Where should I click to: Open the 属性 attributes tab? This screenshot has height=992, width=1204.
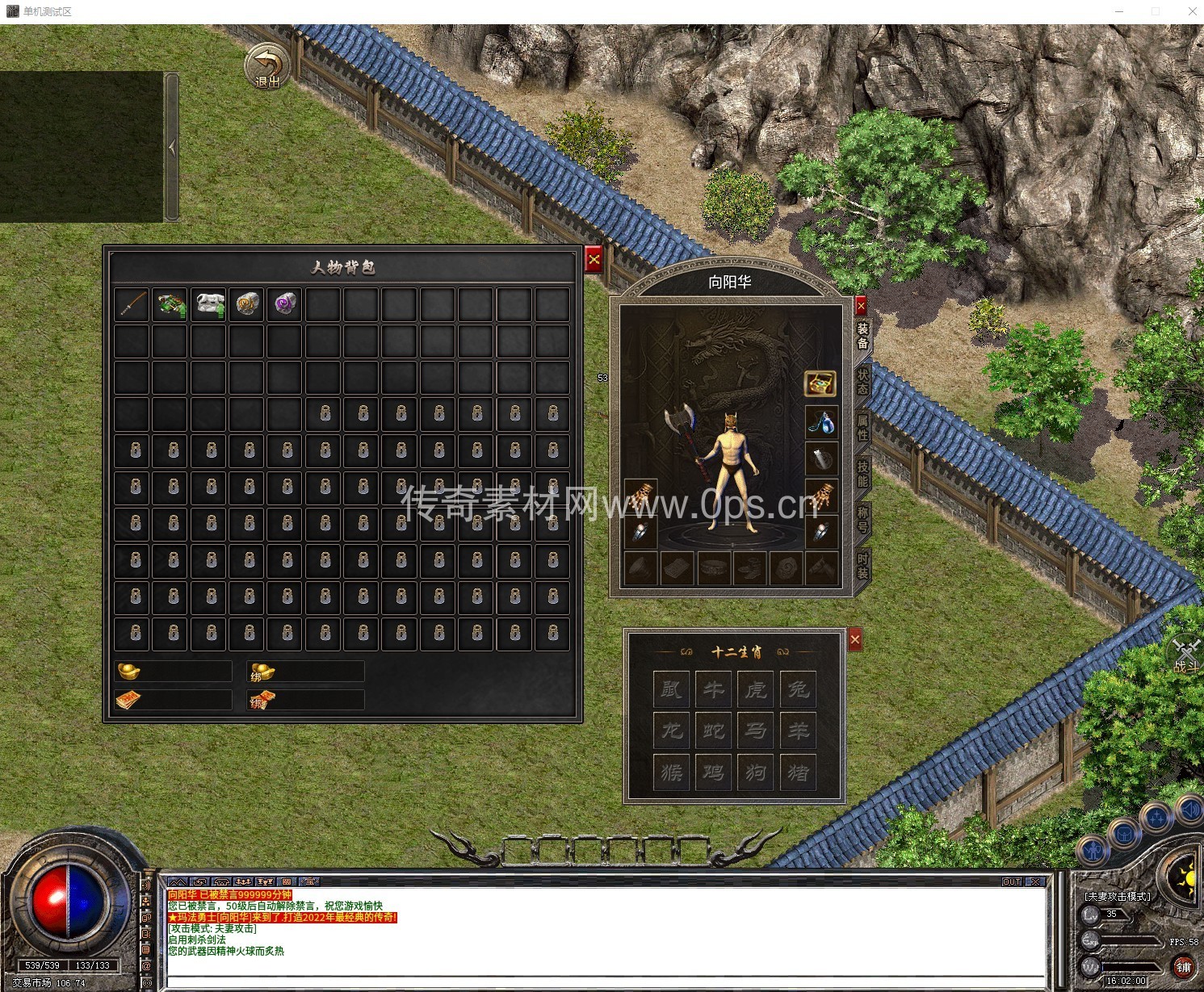coord(862,428)
